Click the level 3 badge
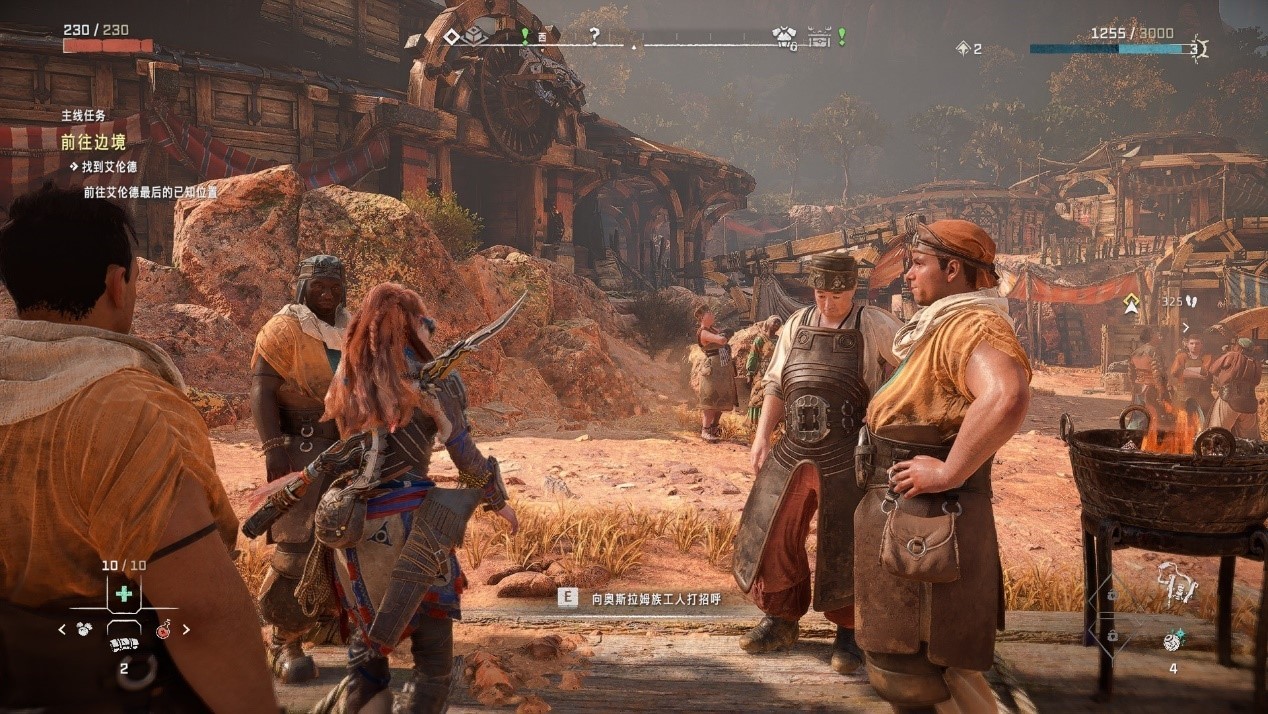Image resolution: width=1268 pixels, height=714 pixels. click(1196, 48)
